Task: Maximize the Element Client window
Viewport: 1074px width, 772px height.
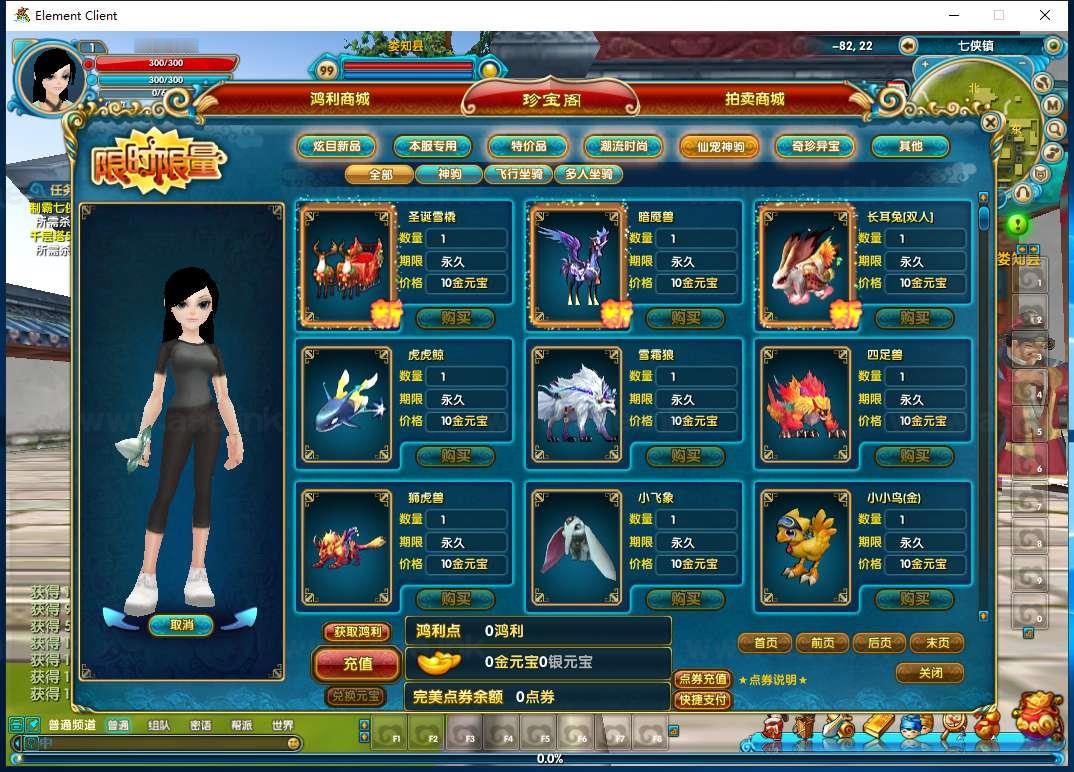Action: coord(998,15)
